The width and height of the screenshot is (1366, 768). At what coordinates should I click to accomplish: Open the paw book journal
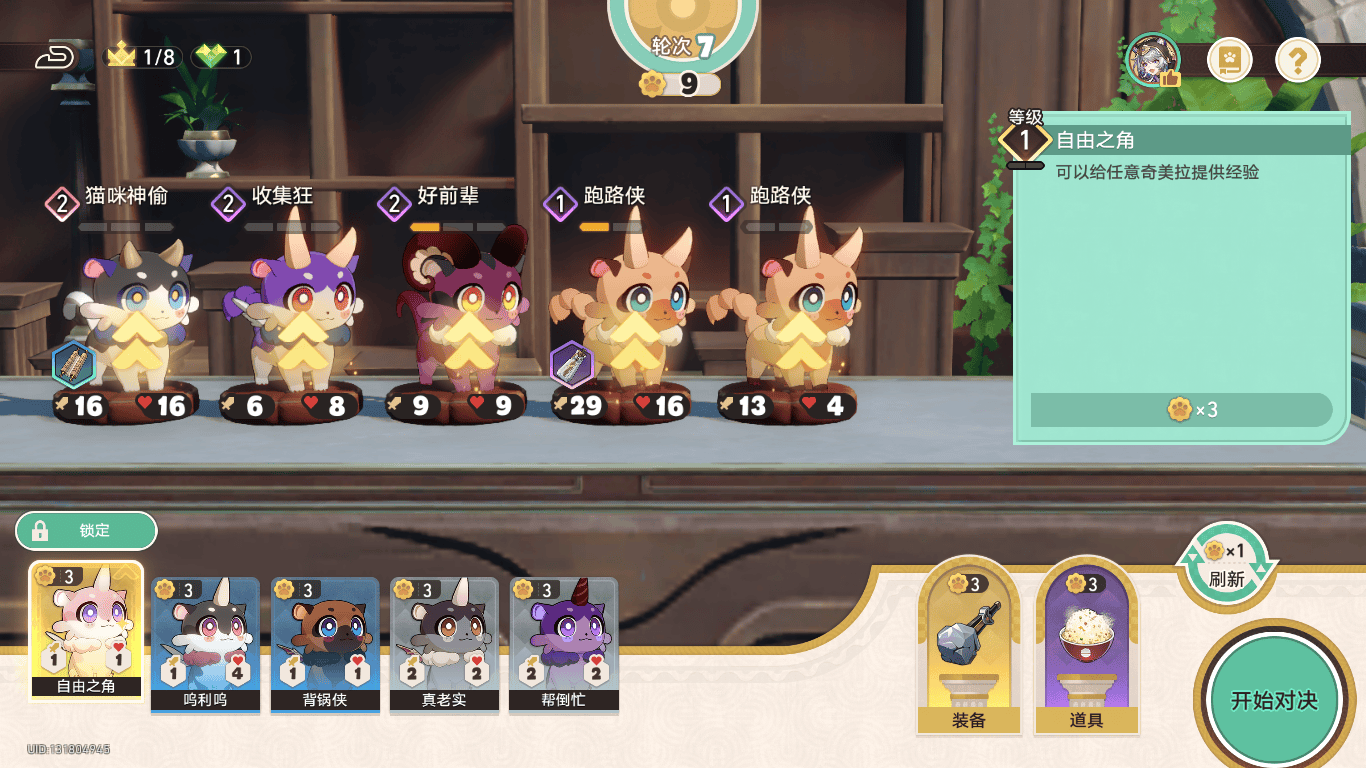pos(1229,62)
